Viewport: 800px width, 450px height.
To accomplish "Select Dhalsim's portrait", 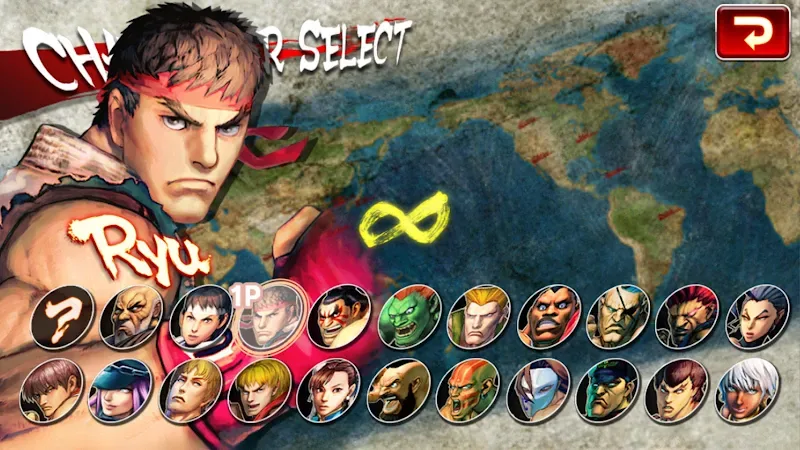I will (468, 390).
